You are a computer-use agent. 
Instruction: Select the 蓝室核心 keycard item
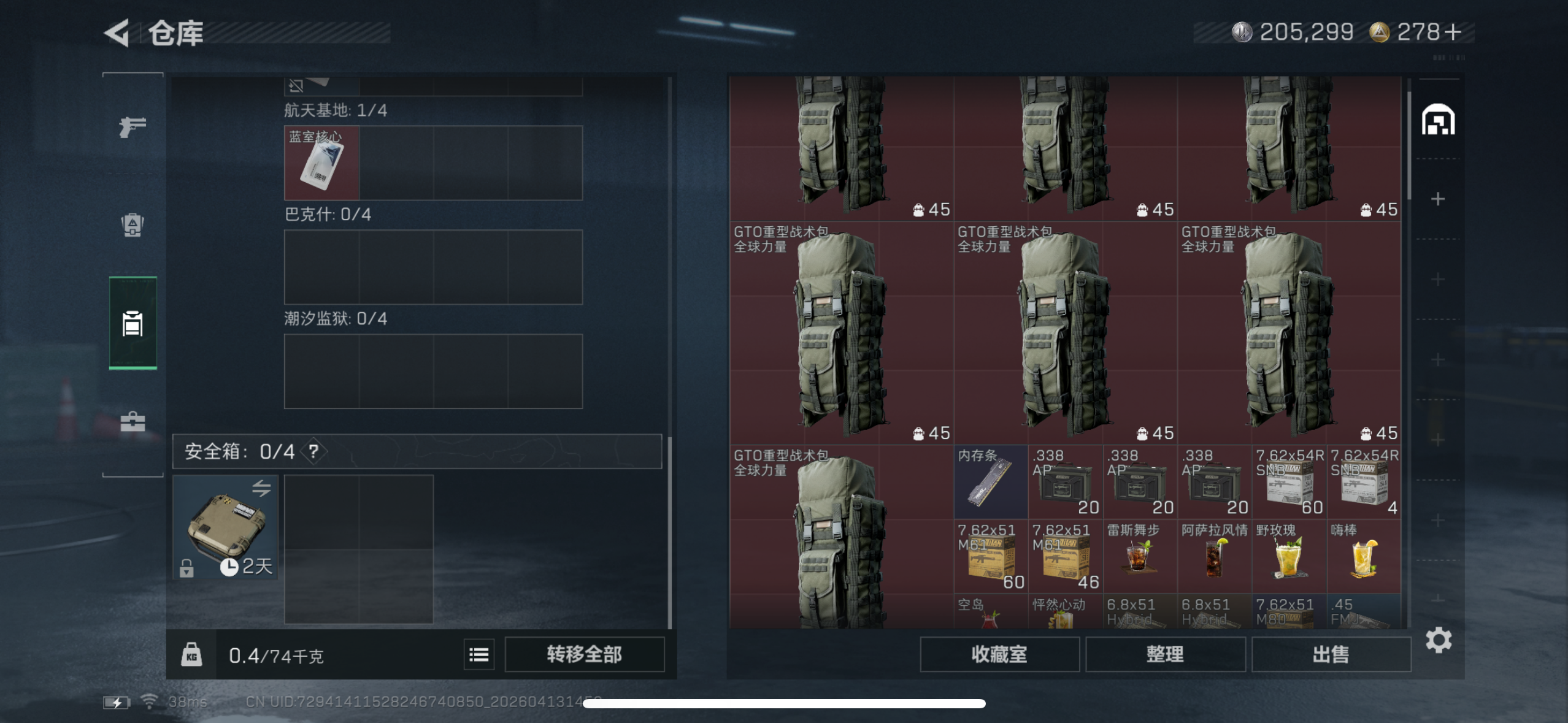tap(321, 163)
